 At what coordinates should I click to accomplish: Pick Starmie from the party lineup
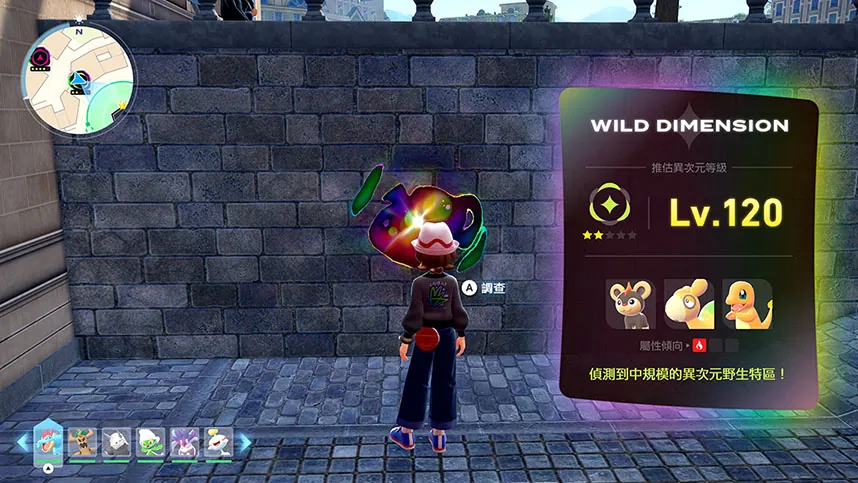point(184,441)
